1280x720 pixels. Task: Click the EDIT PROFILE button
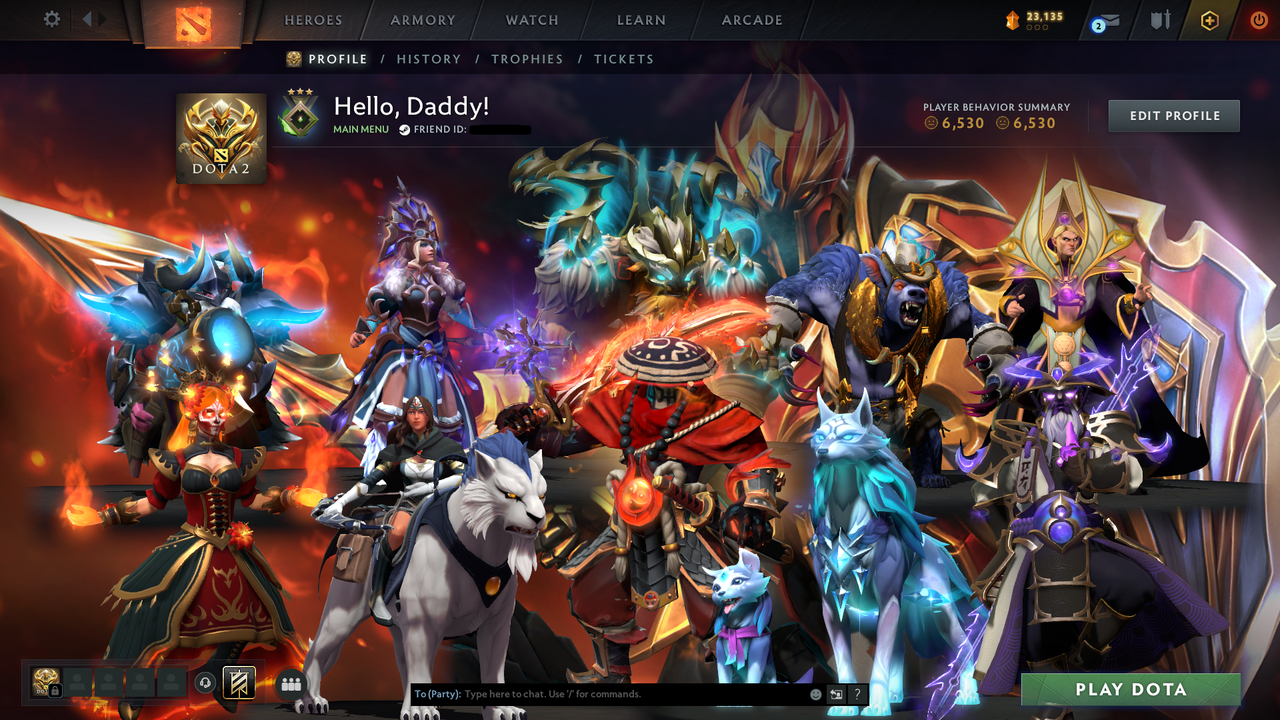[x=1173, y=115]
